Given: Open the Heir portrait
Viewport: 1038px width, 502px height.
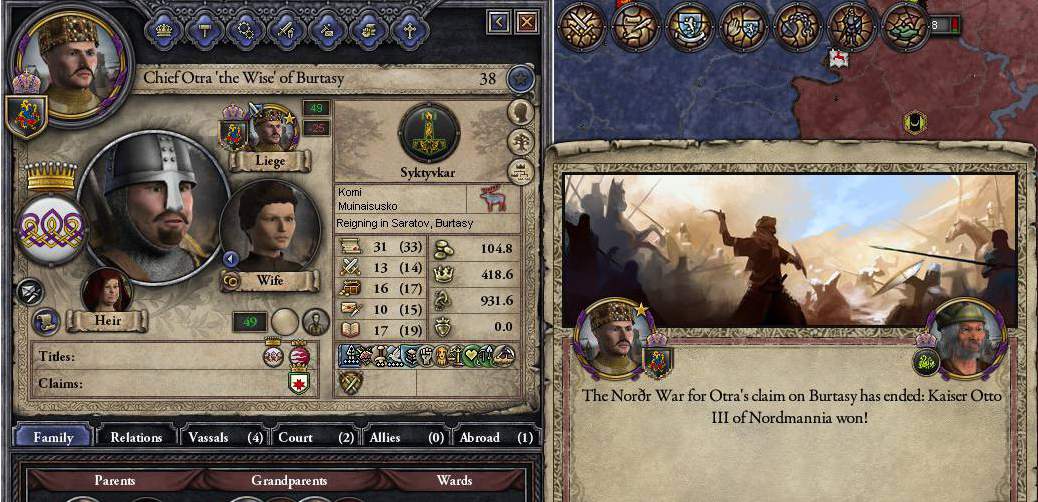Looking at the screenshot, I should [x=107, y=292].
